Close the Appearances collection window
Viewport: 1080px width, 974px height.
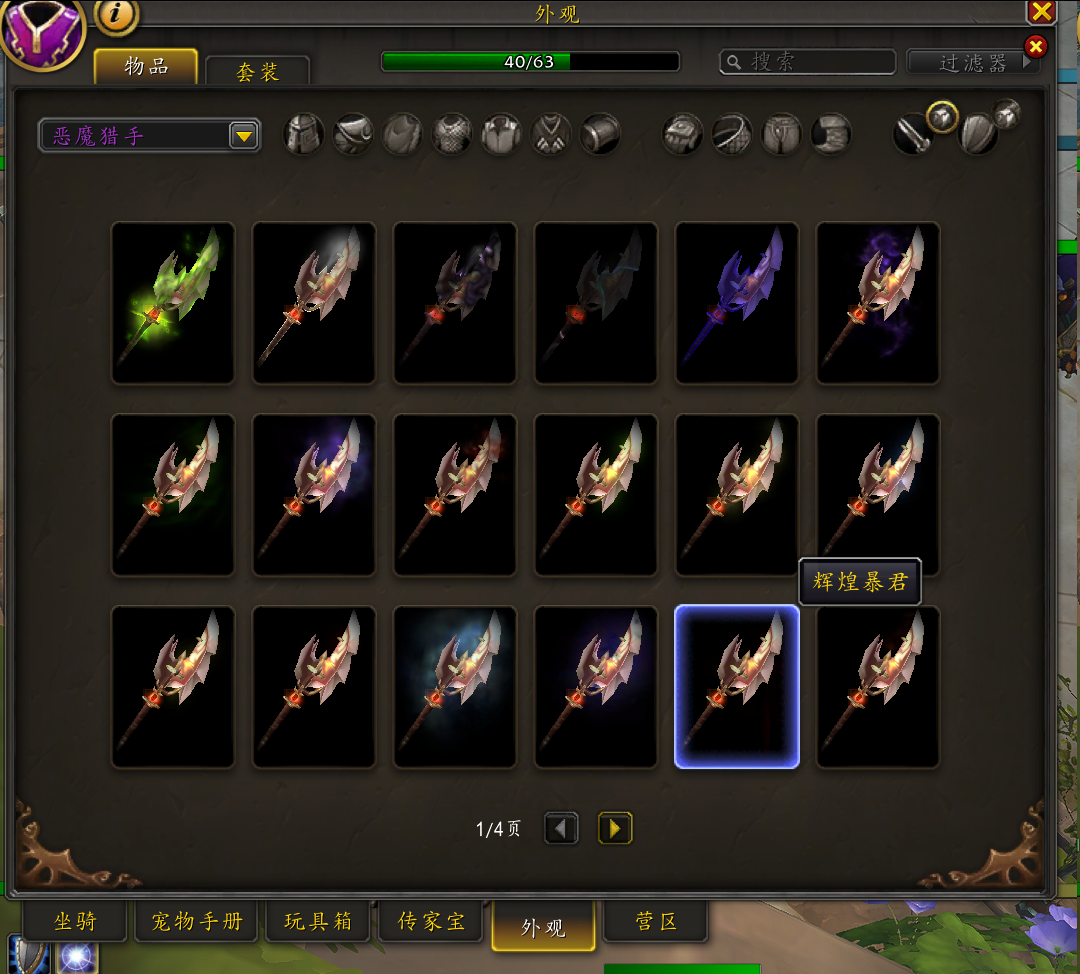pos(1041,12)
